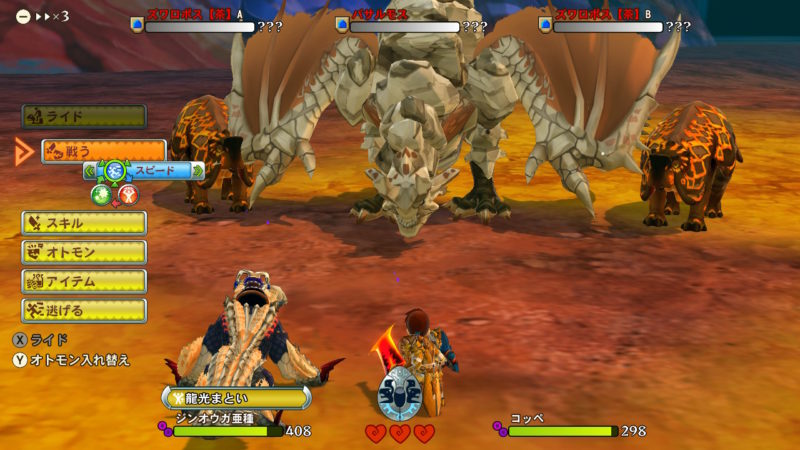800x450 pixels.
Task: Choose the 戦う (Fight) command
Action: point(103,151)
